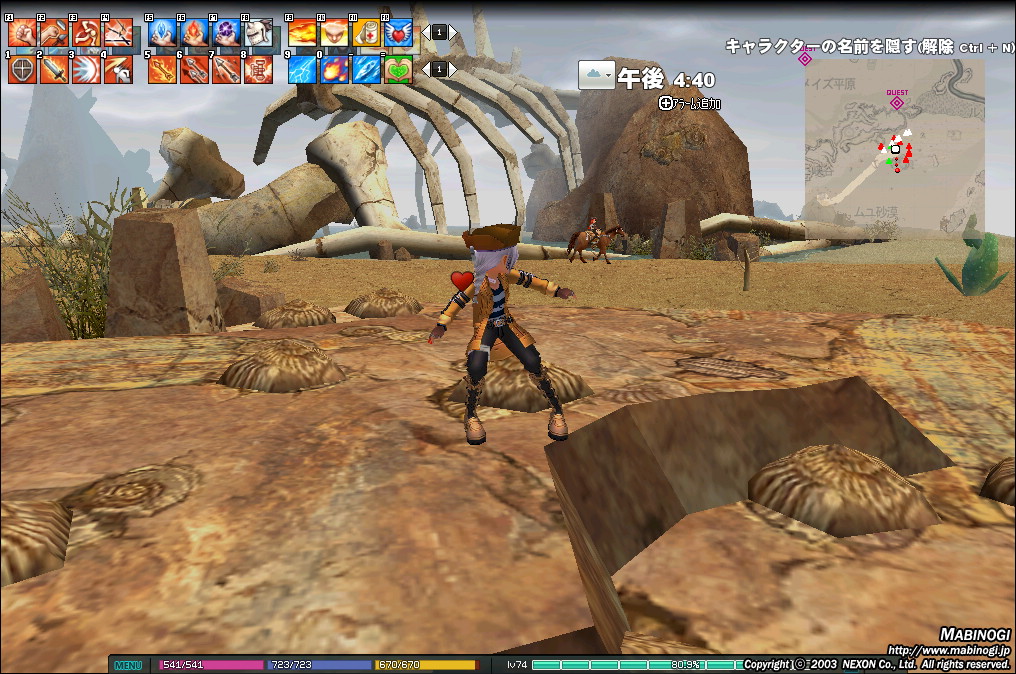Activate the round shield defense skill
Image resolution: width=1016 pixels, height=674 pixels.
click(x=22, y=69)
